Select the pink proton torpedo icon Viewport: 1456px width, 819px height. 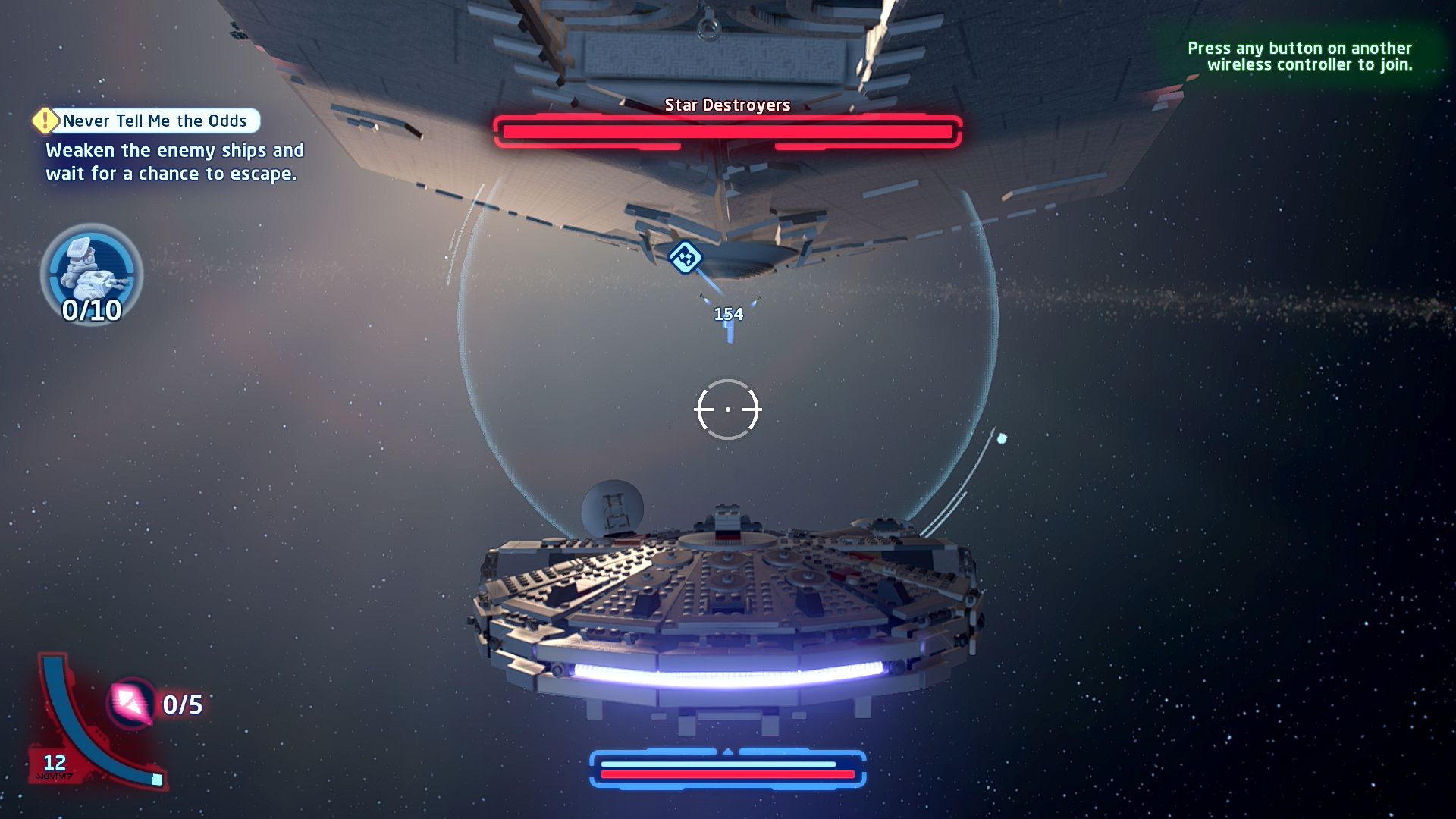[x=131, y=703]
